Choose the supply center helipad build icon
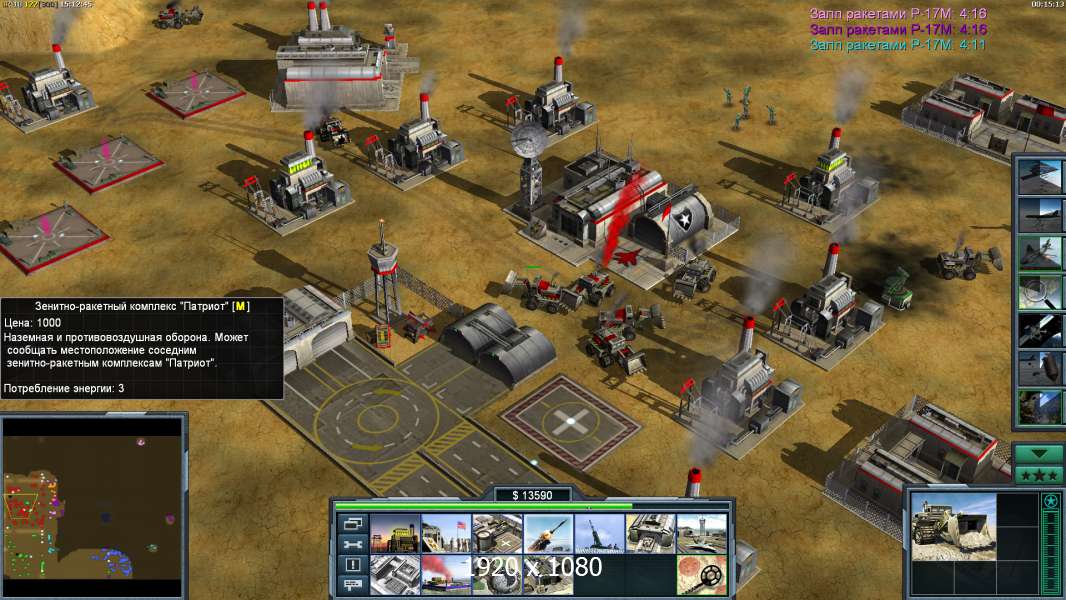Screen dimensions: 1066x600 [496, 533]
